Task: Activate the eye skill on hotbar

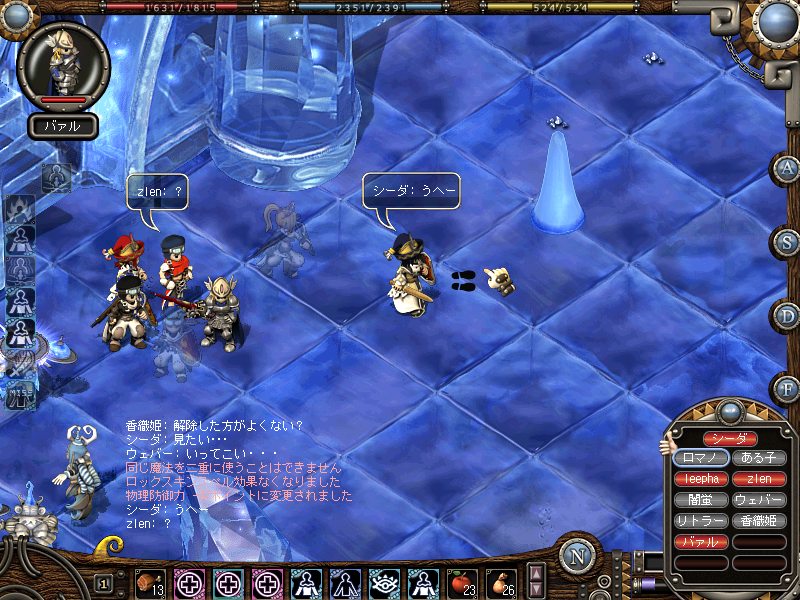Action: (x=384, y=582)
